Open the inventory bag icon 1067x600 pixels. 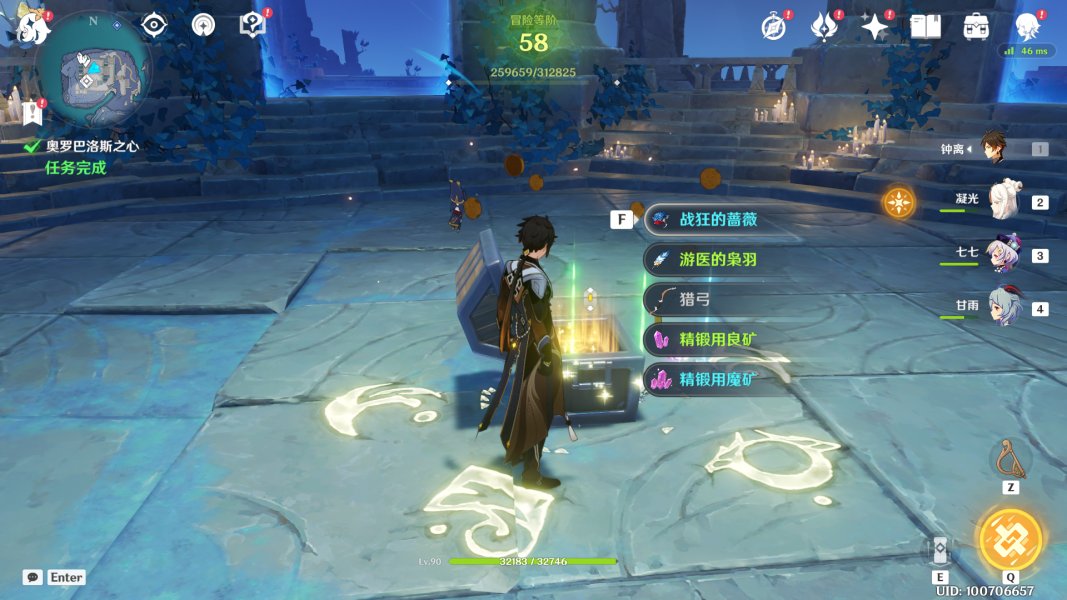976,27
